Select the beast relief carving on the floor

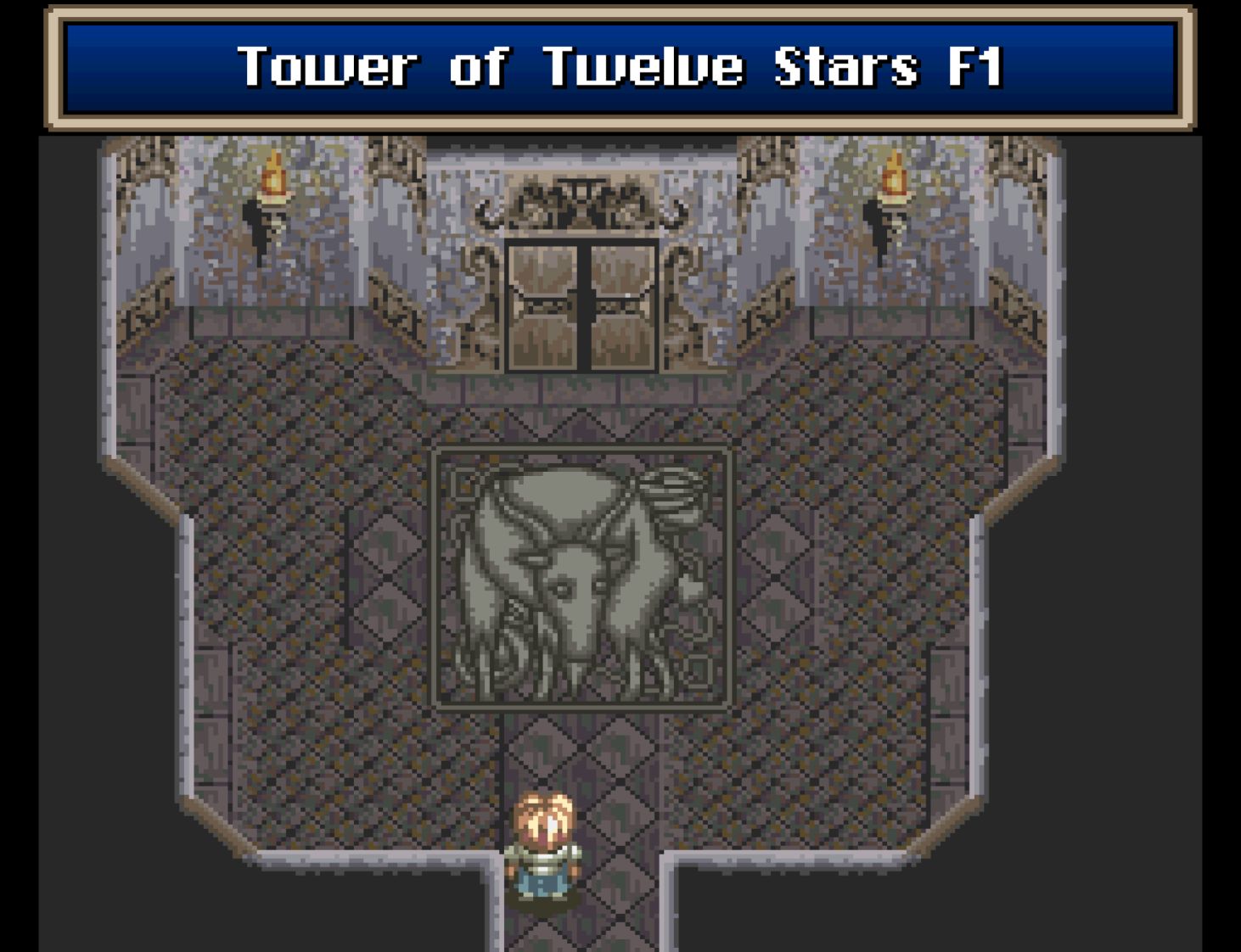click(x=583, y=581)
